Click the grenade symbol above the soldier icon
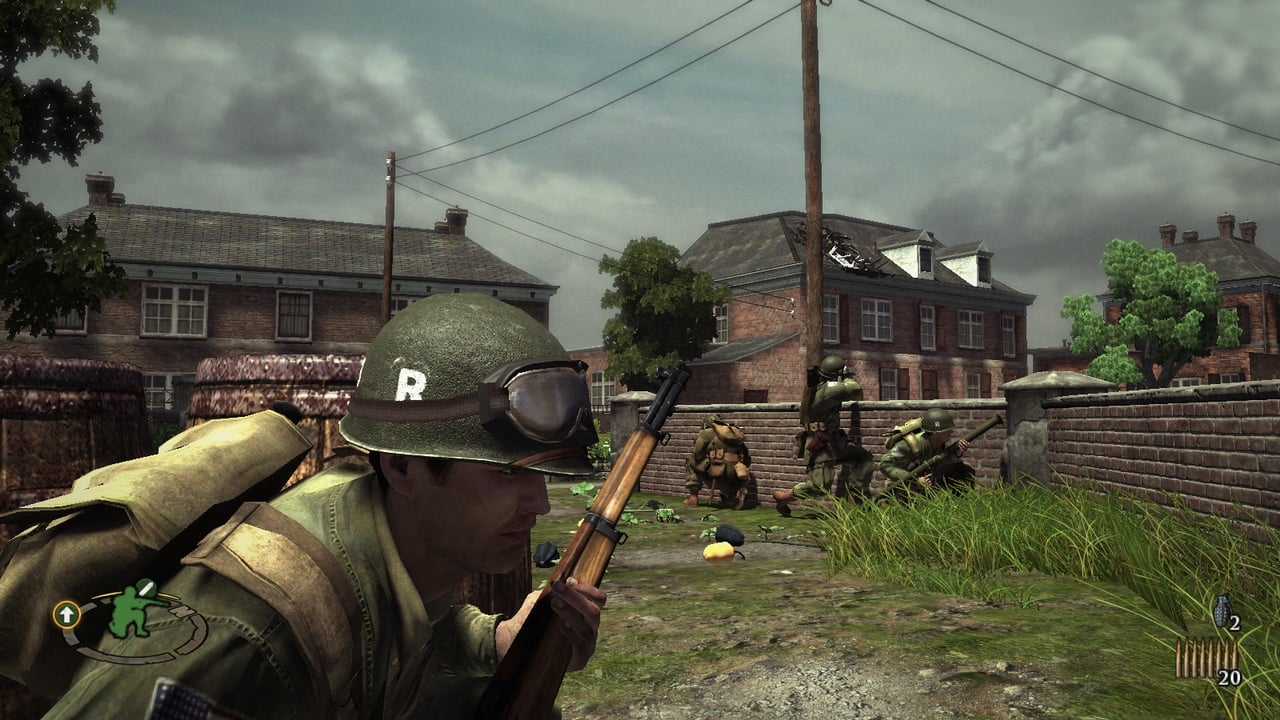This screenshot has height=720, width=1280. pyautogui.click(x=146, y=588)
